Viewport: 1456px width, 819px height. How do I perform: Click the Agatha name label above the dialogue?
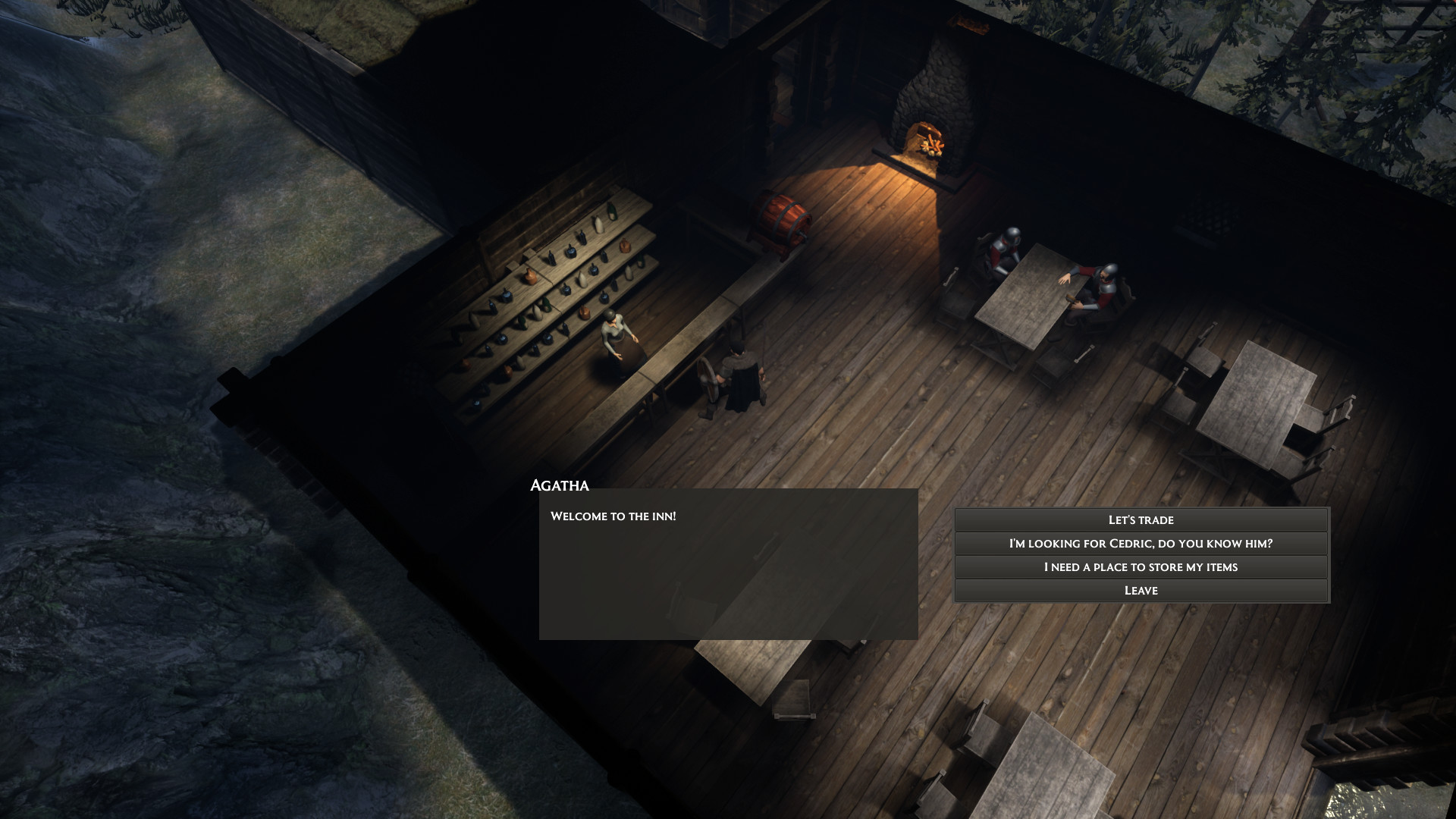click(x=560, y=485)
